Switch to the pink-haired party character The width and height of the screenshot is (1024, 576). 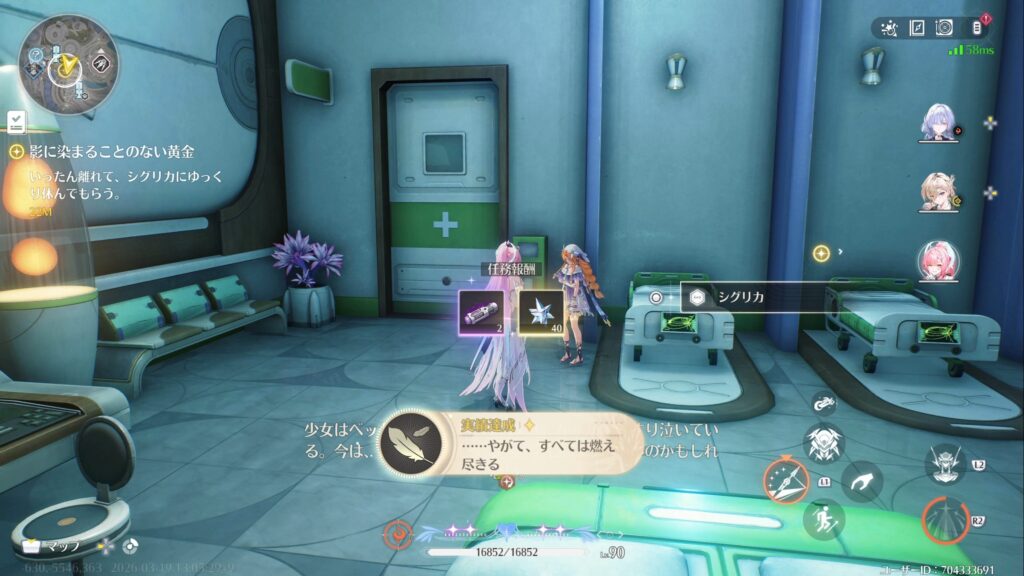938,261
